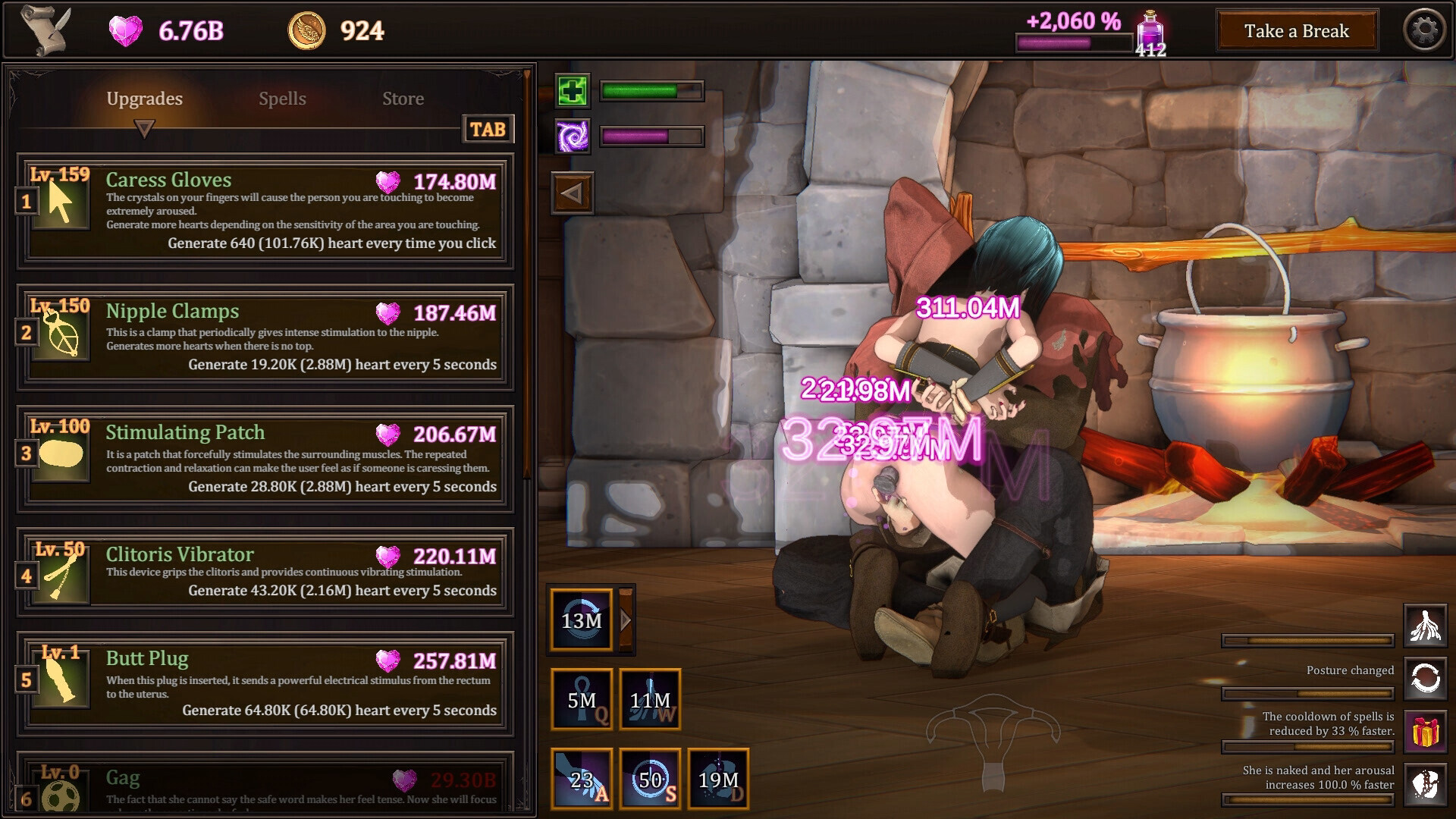Image resolution: width=1456 pixels, height=819 pixels.
Task: Click the green plus icon
Action: pyautogui.click(x=572, y=92)
